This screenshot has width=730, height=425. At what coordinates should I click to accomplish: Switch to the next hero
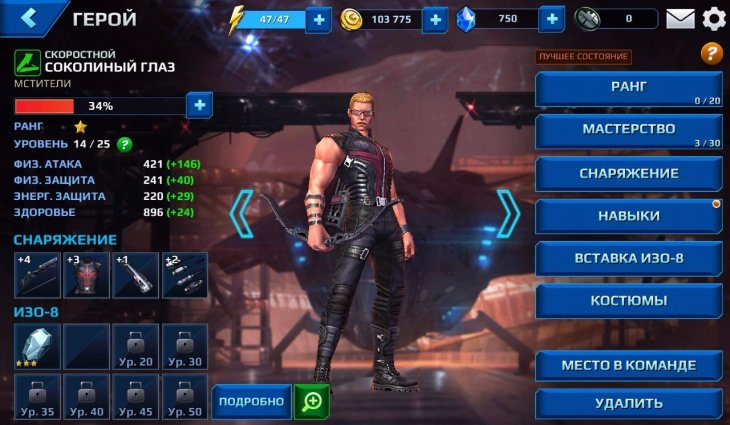coord(508,213)
